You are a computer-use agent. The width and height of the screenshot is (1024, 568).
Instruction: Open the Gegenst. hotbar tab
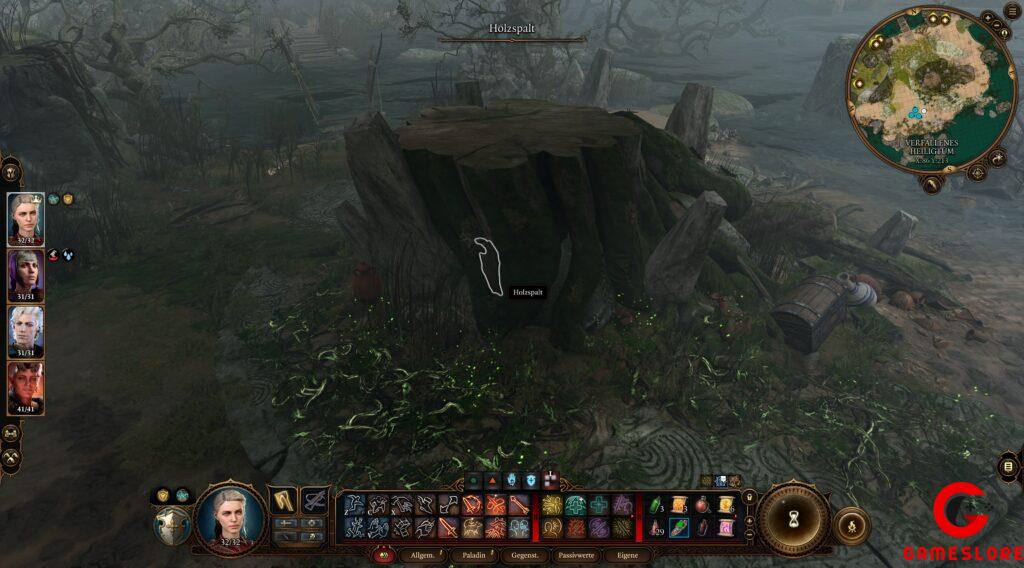pyautogui.click(x=525, y=554)
